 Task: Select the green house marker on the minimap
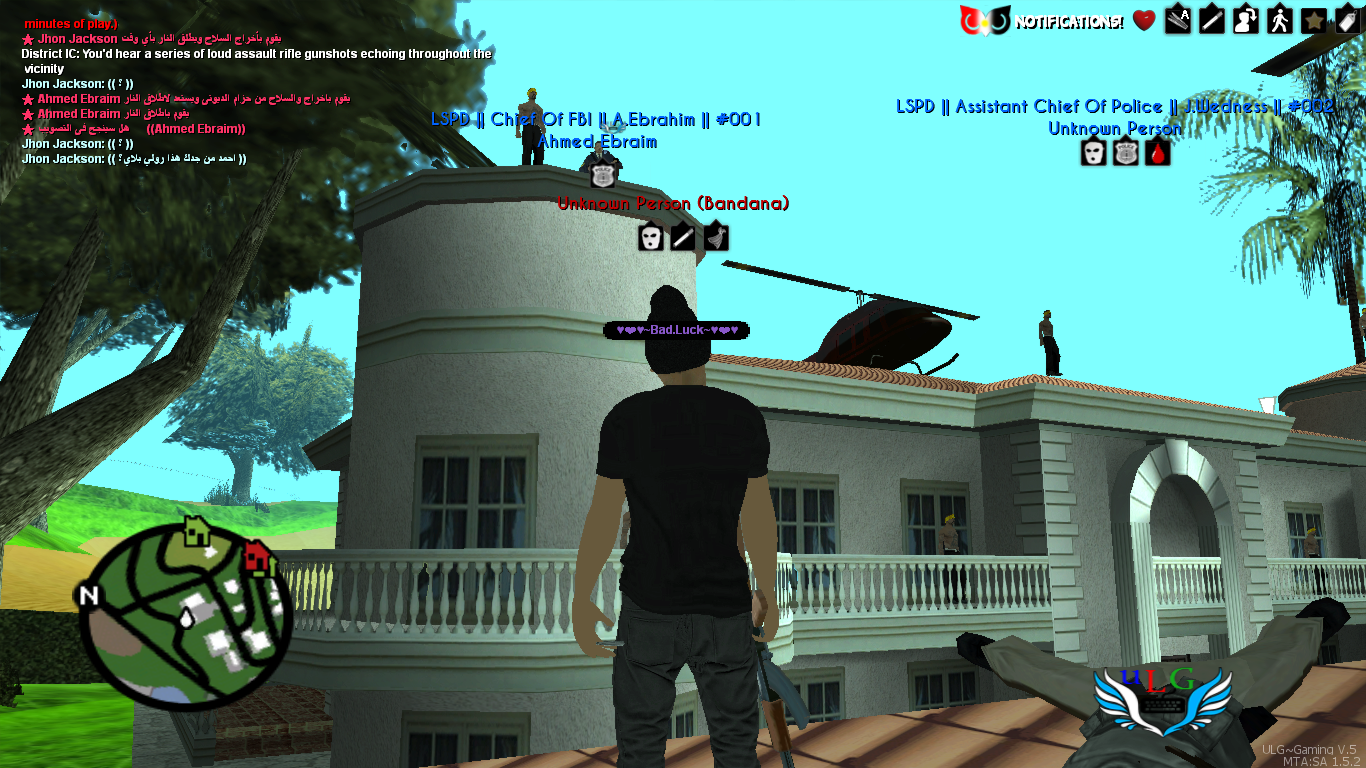tap(197, 531)
